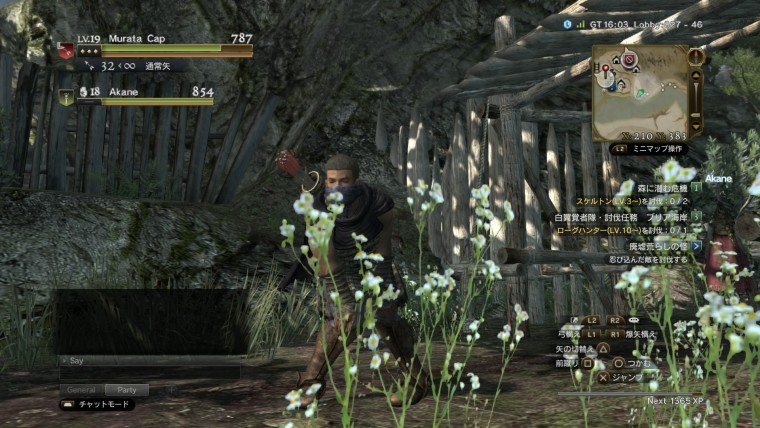Click the compass icon beside the minimap
Viewport: 760px width, 428px height.
[x=696, y=57]
